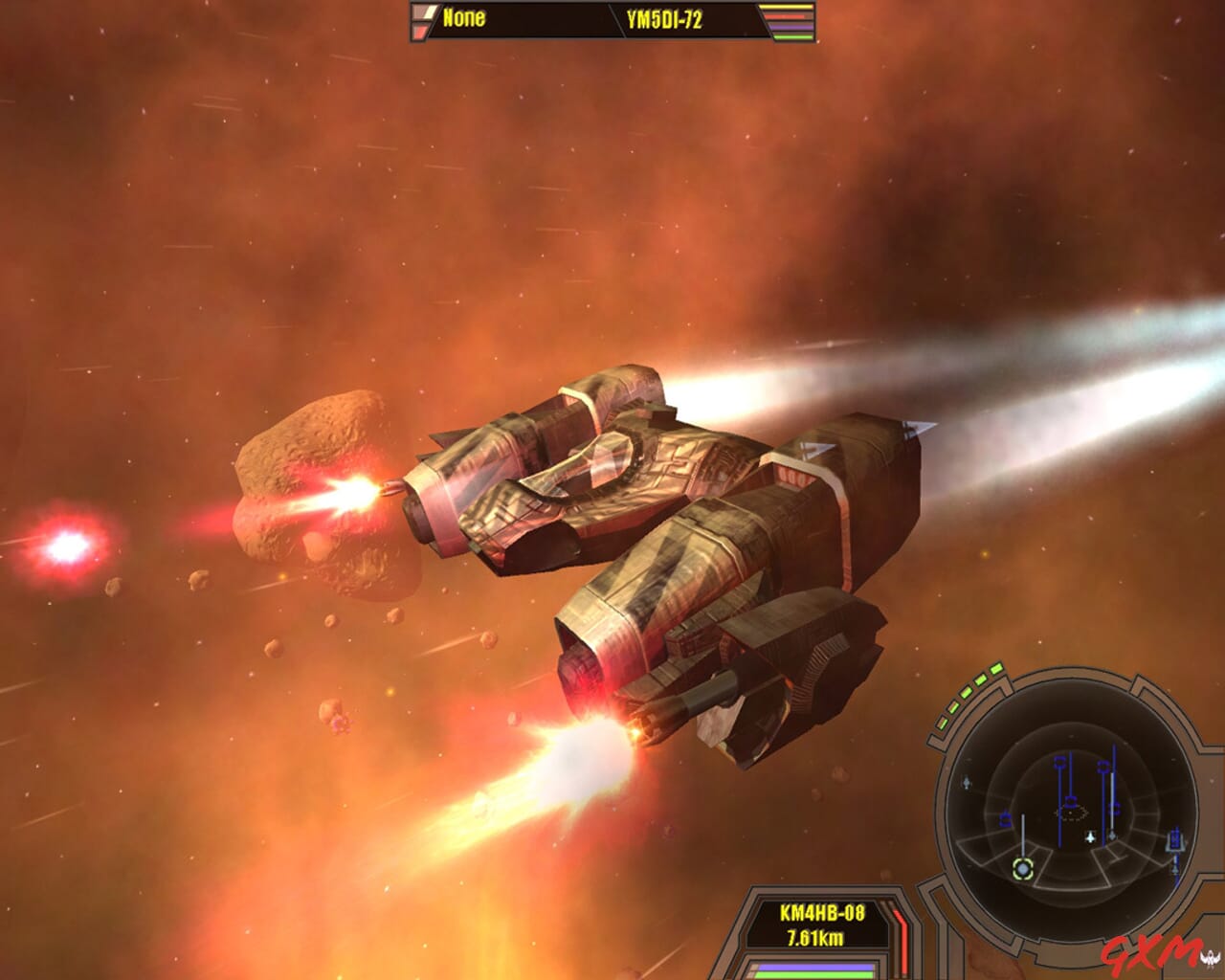Click the dotted crosshair reticle at the radar center
Screen dimensions: 1225x980
pyautogui.click(x=1069, y=813)
